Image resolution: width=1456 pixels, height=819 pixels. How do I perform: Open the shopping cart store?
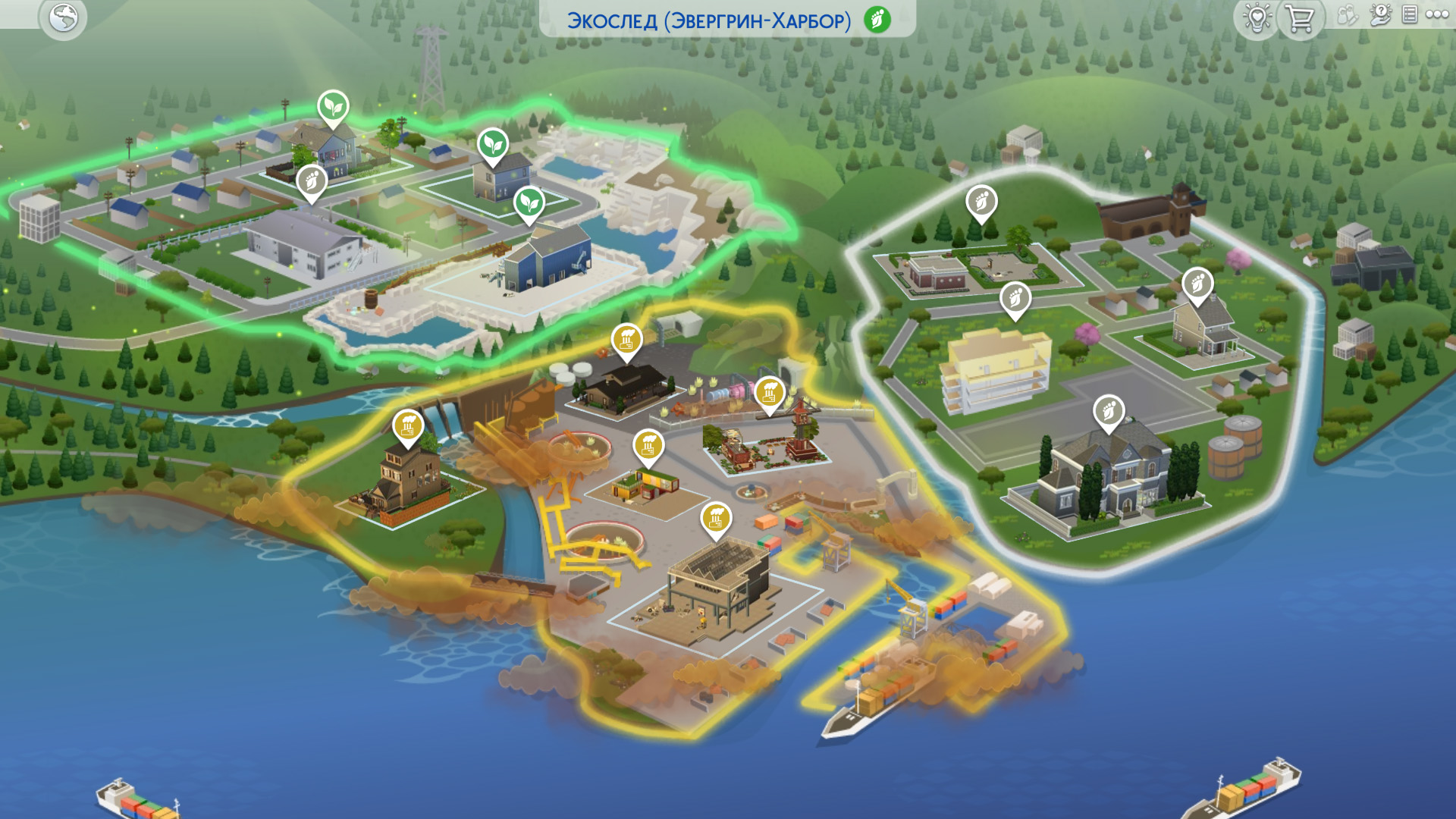pyautogui.click(x=1301, y=18)
